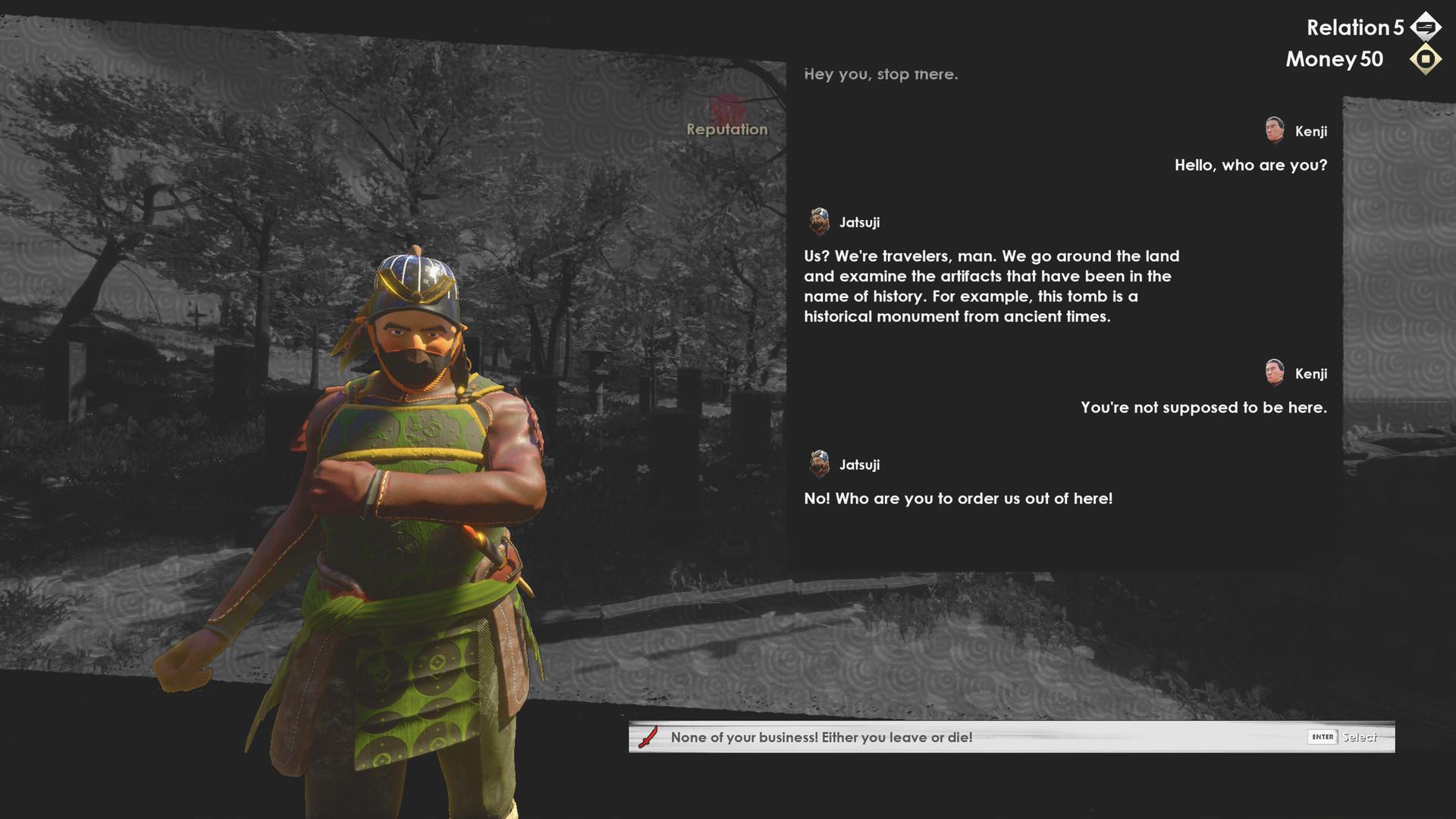1456x819 pixels.
Task: Click the golden Money coin icon
Action: [x=1424, y=59]
